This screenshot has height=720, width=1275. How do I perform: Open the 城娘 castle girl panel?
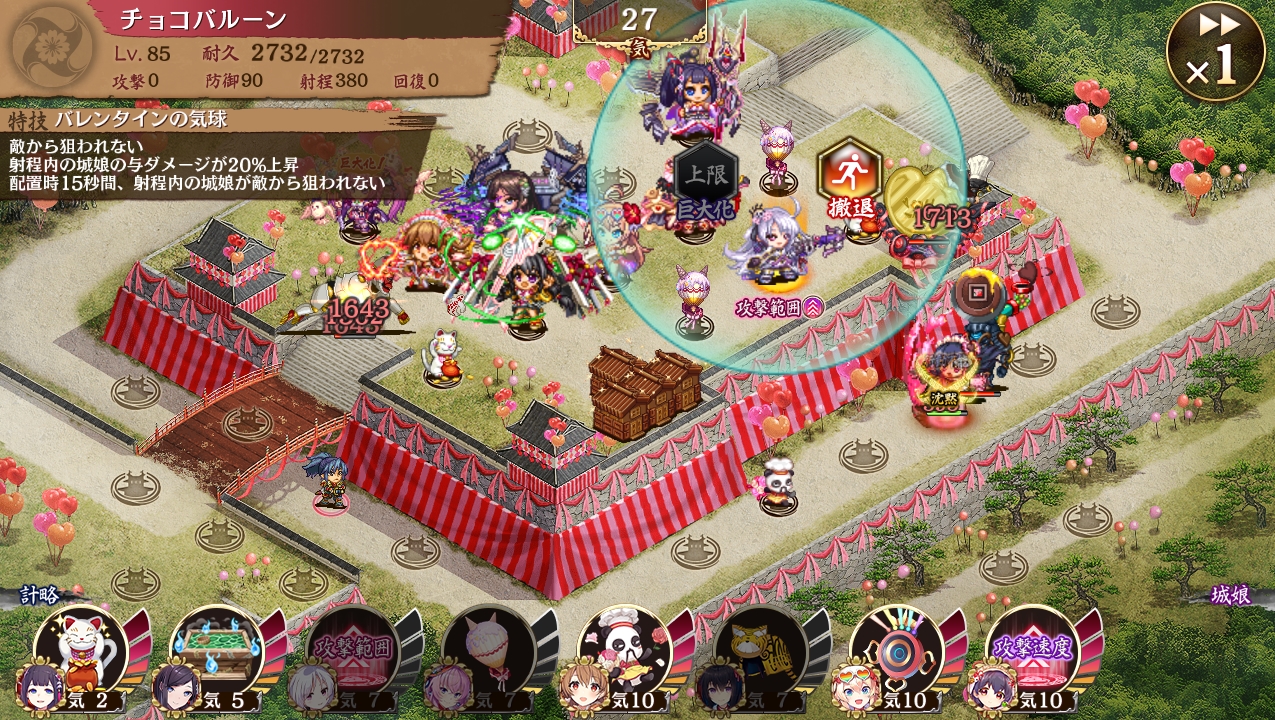(x=1230, y=596)
